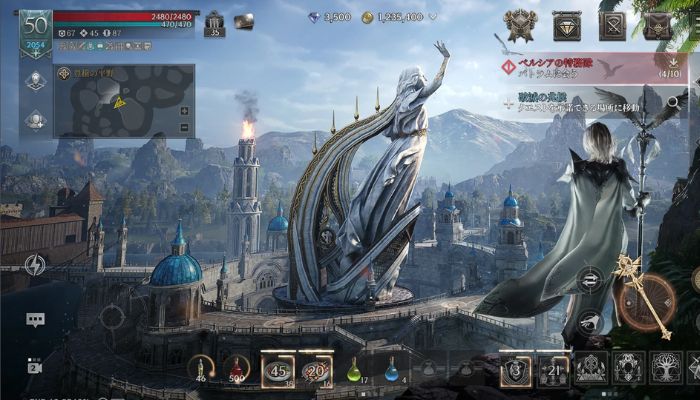Tap the lightning bolt icon
Image resolution: width=700 pixels, height=400 pixels.
(x=35, y=265)
